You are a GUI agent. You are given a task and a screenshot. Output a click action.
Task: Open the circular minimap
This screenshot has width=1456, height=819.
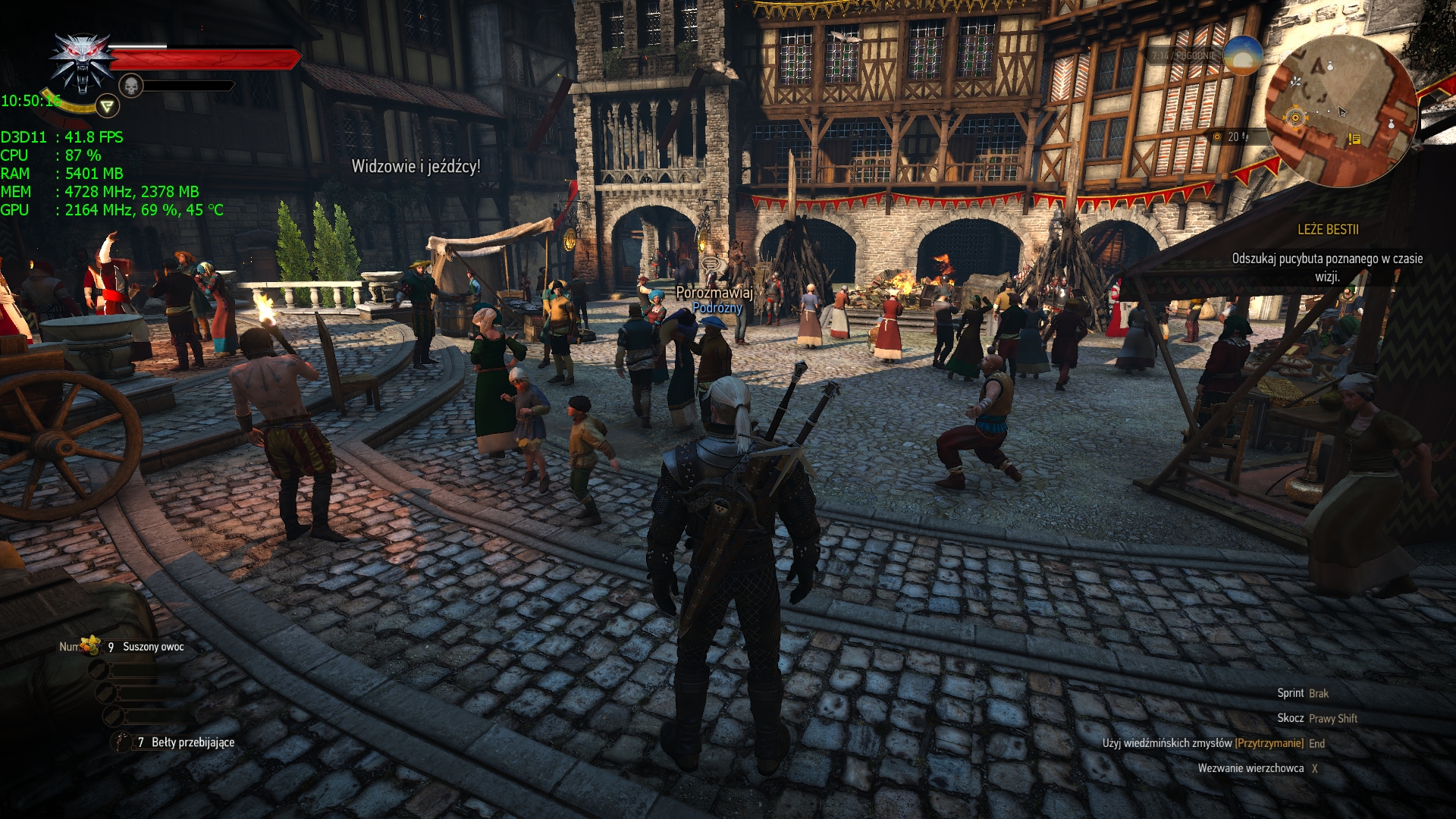1341,110
